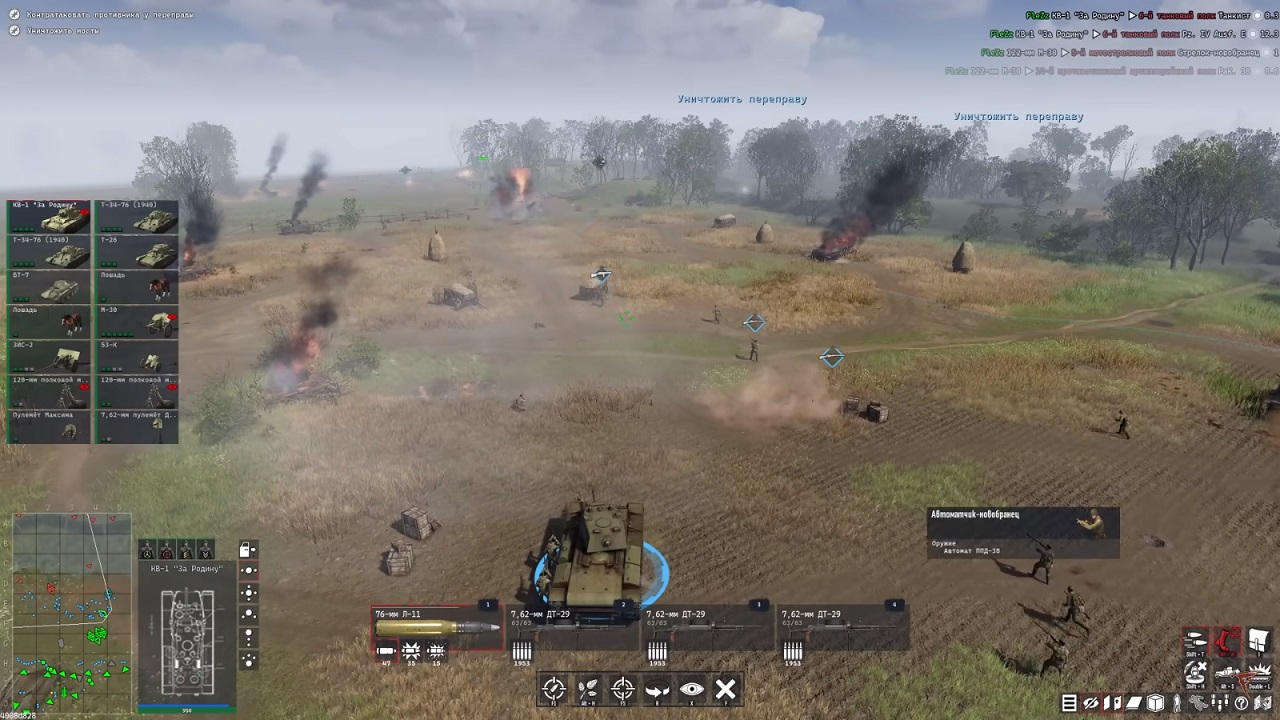Open the backpack inventory icon
Image resolution: width=1280 pixels, height=720 pixels.
pyautogui.click(x=1258, y=639)
